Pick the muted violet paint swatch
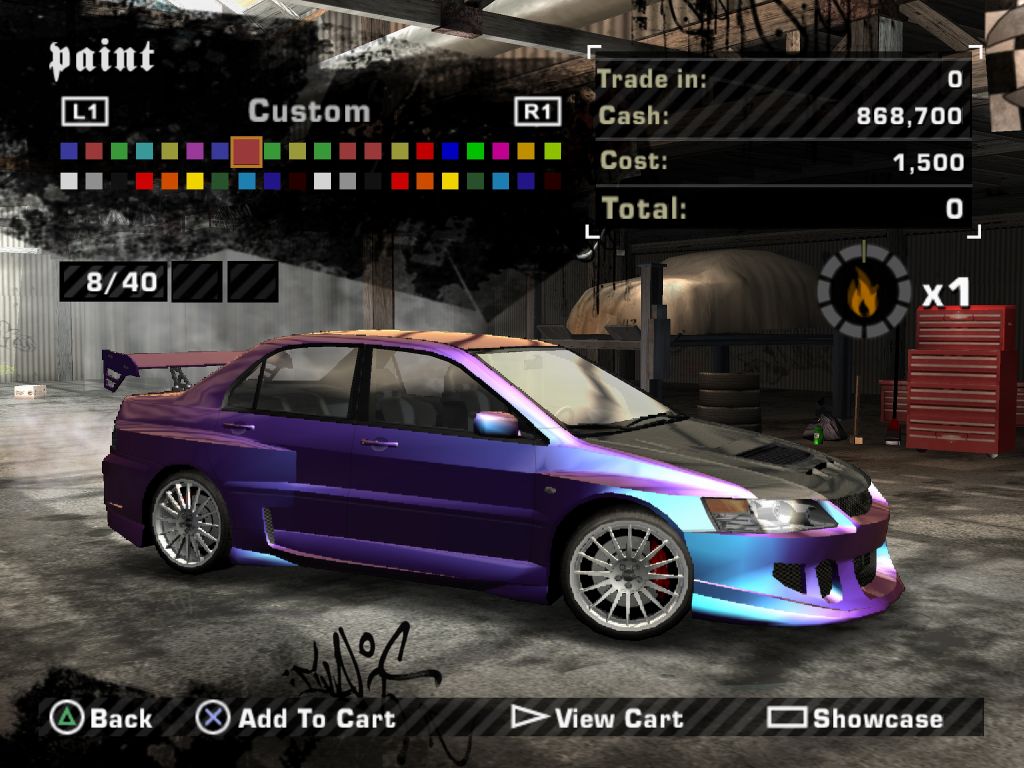Viewport: 1024px width, 768px height. (195, 152)
